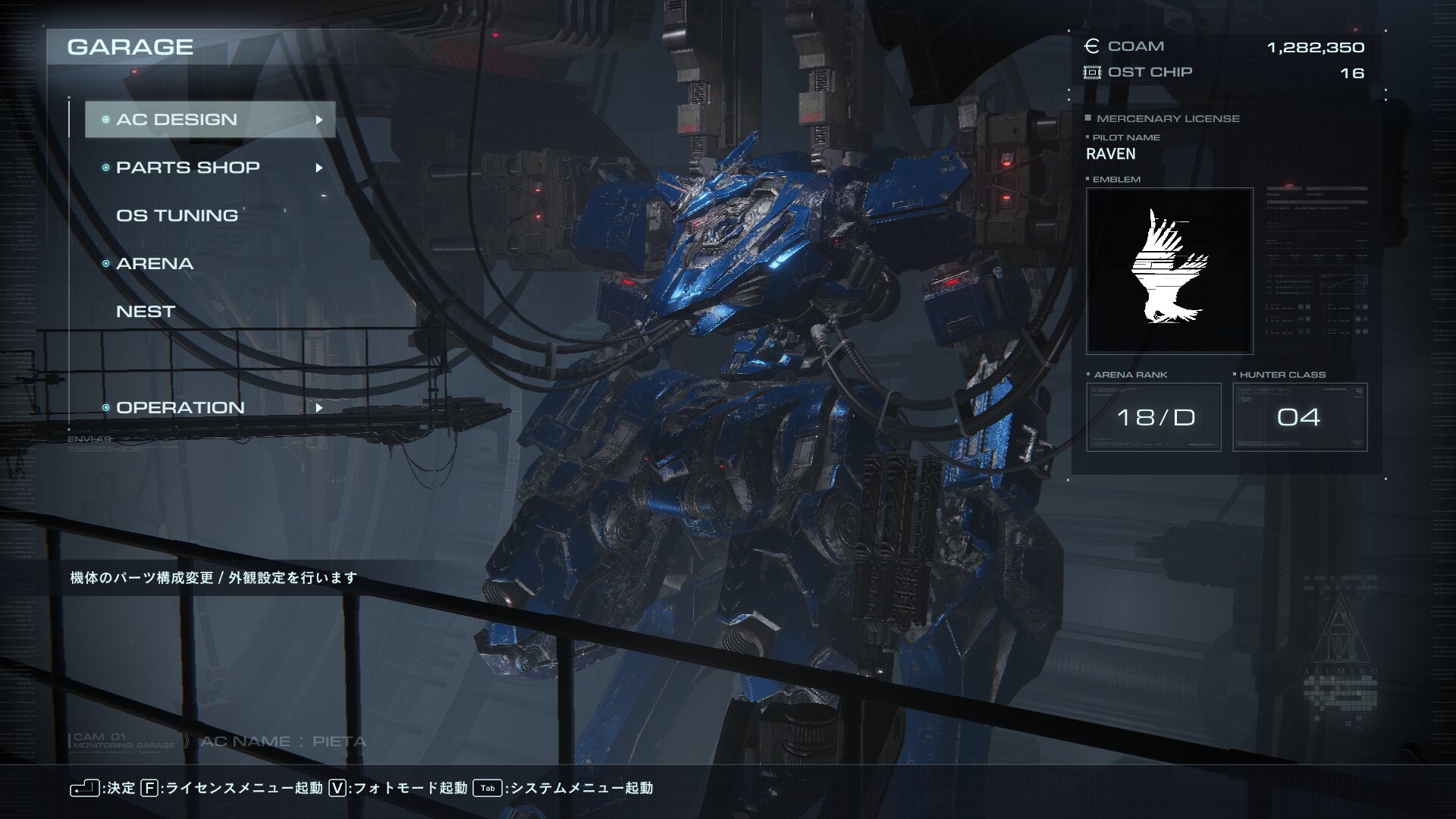The height and width of the screenshot is (819, 1456).
Task: Select OS Tuning
Action: pos(177,215)
